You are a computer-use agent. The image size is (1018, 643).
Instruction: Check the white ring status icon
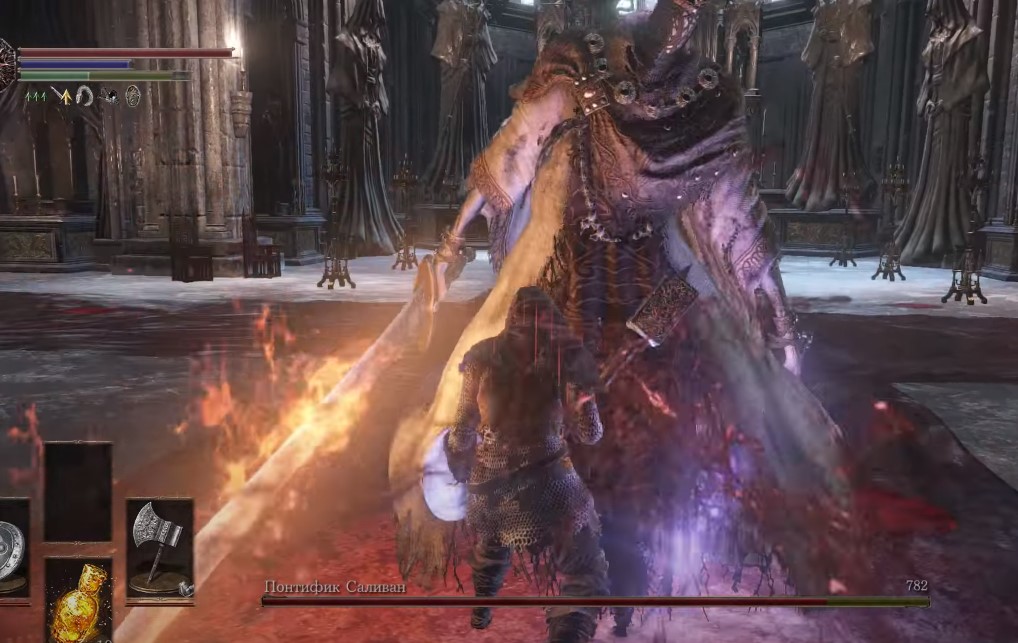point(85,96)
